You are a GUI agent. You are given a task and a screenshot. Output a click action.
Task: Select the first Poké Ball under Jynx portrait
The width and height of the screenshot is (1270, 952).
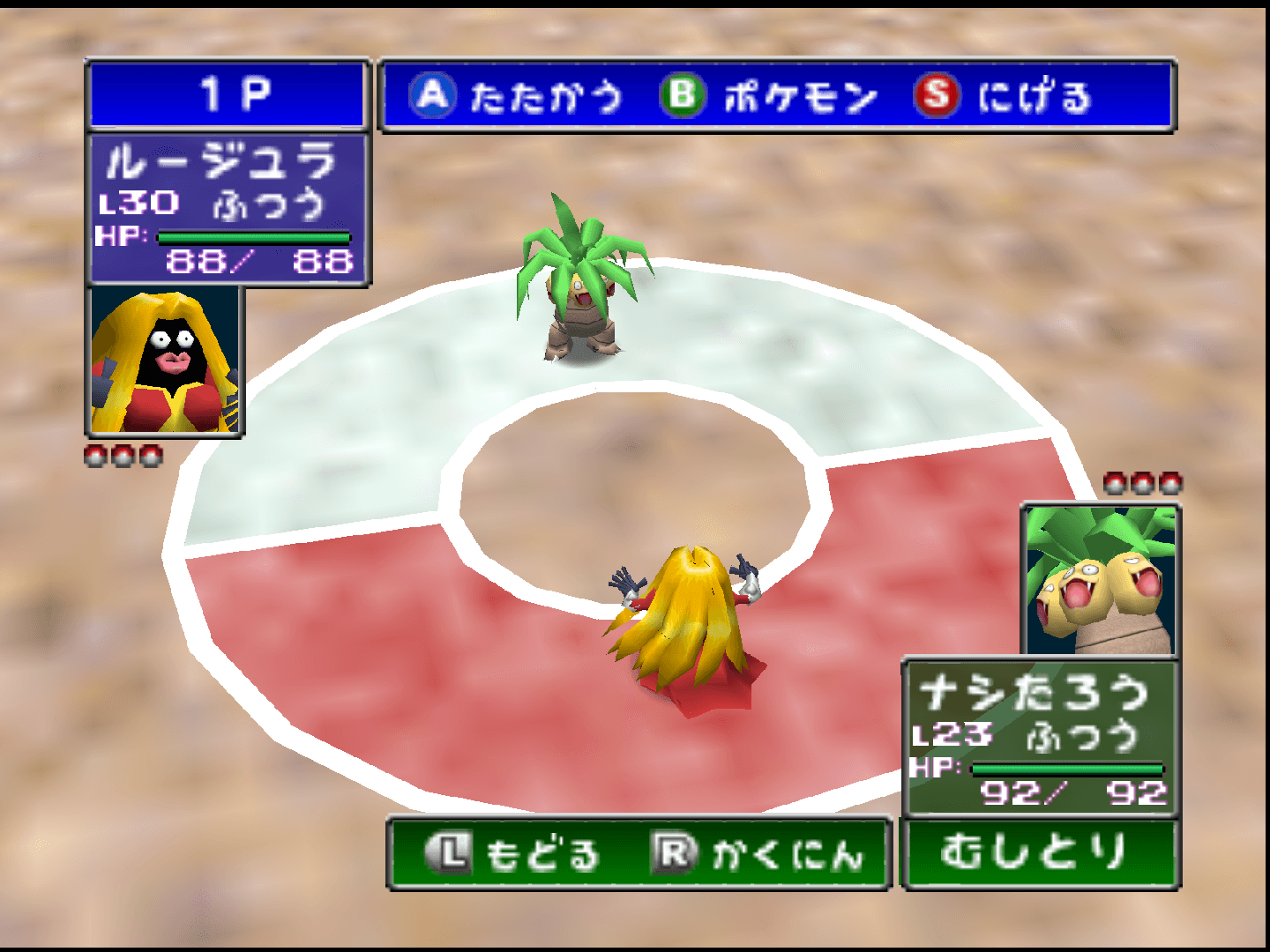[97, 455]
